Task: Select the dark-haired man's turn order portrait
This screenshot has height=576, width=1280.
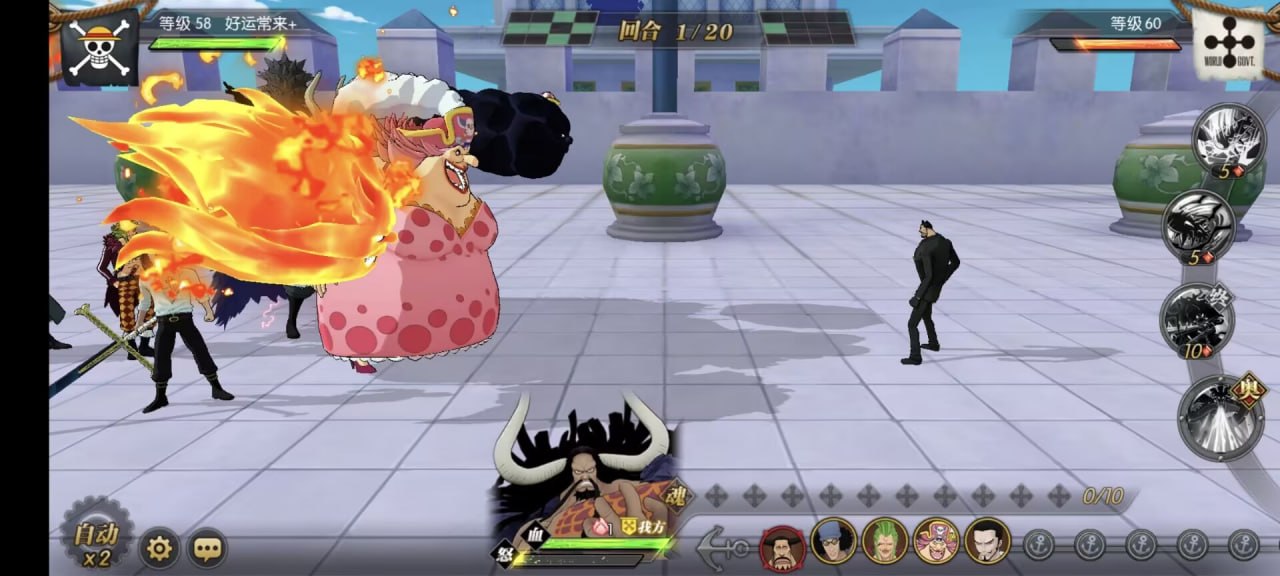Action: 987,541
